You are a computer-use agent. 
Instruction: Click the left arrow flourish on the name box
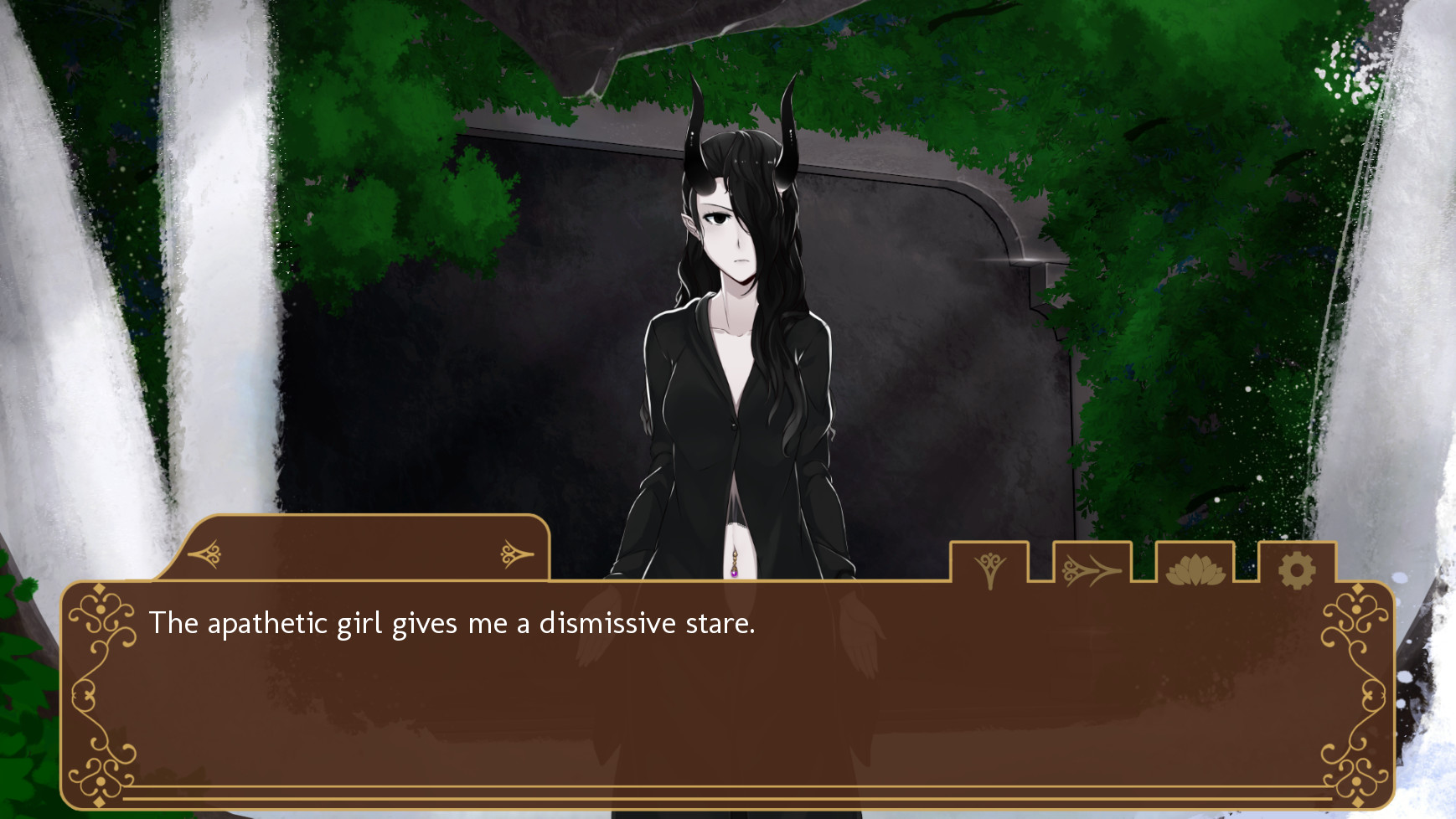click(209, 554)
